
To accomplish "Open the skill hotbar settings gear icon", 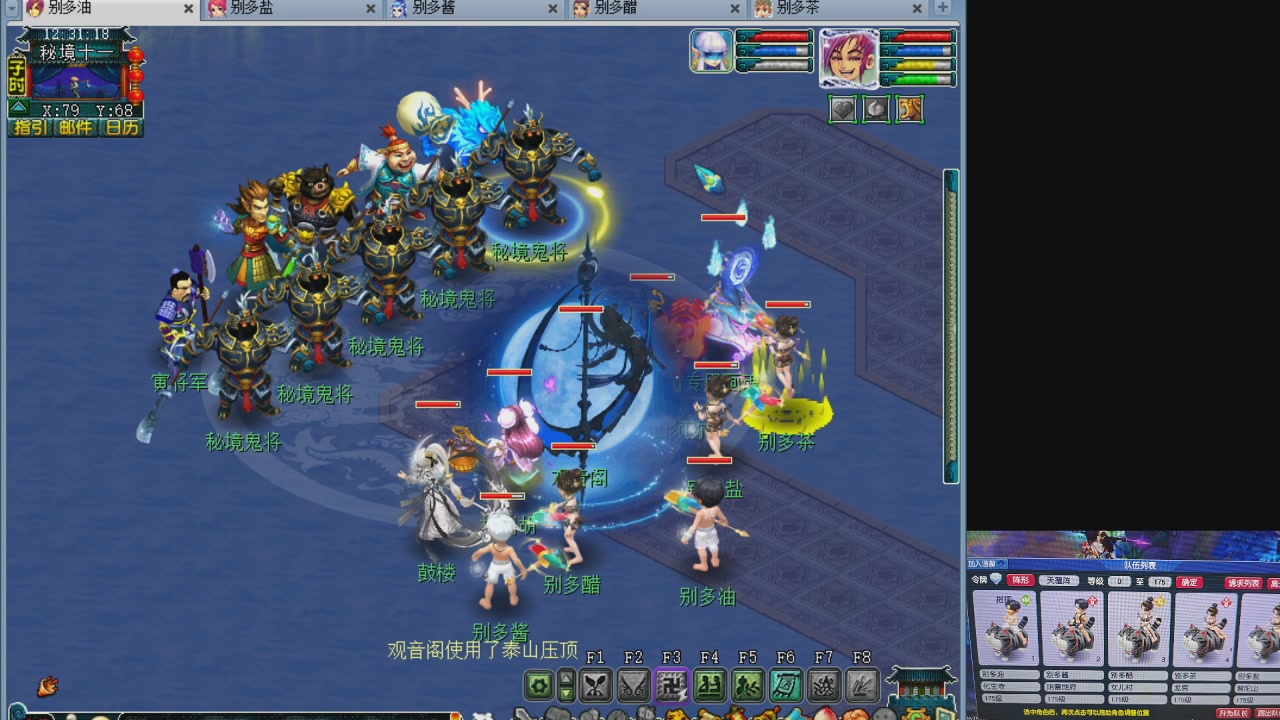I will click(539, 683).
